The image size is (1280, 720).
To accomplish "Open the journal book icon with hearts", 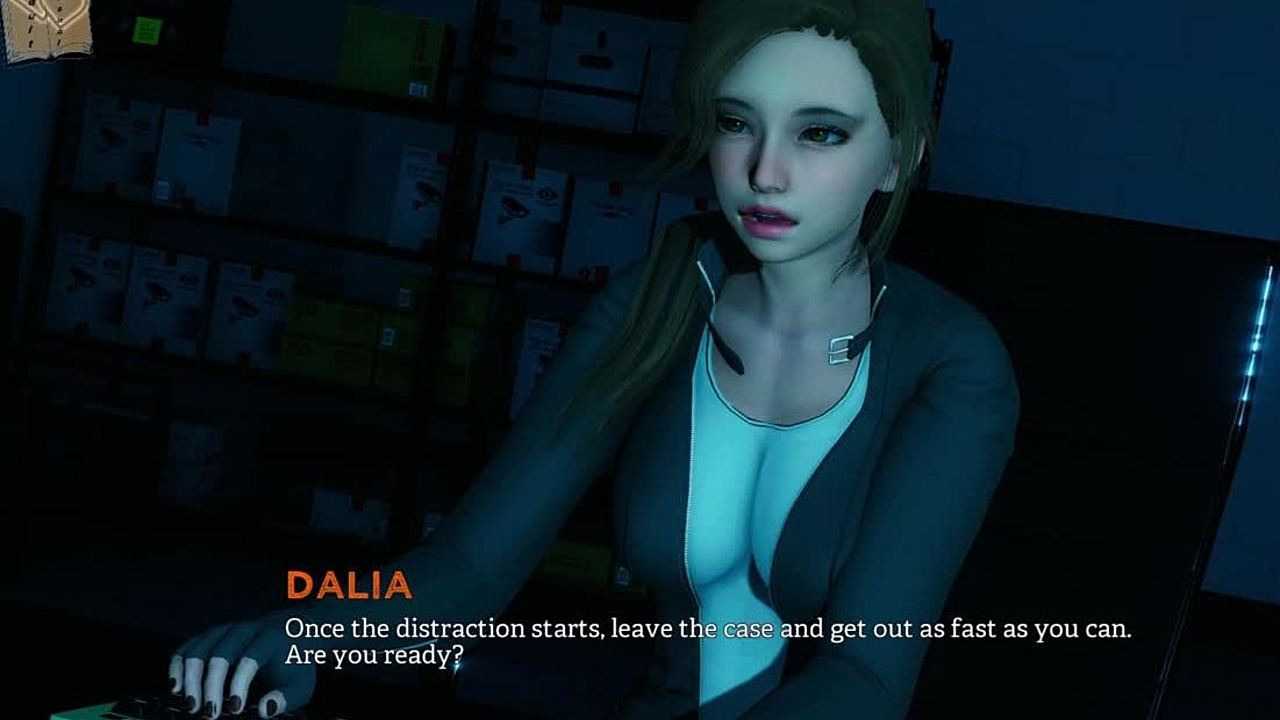I will point(46,28).
